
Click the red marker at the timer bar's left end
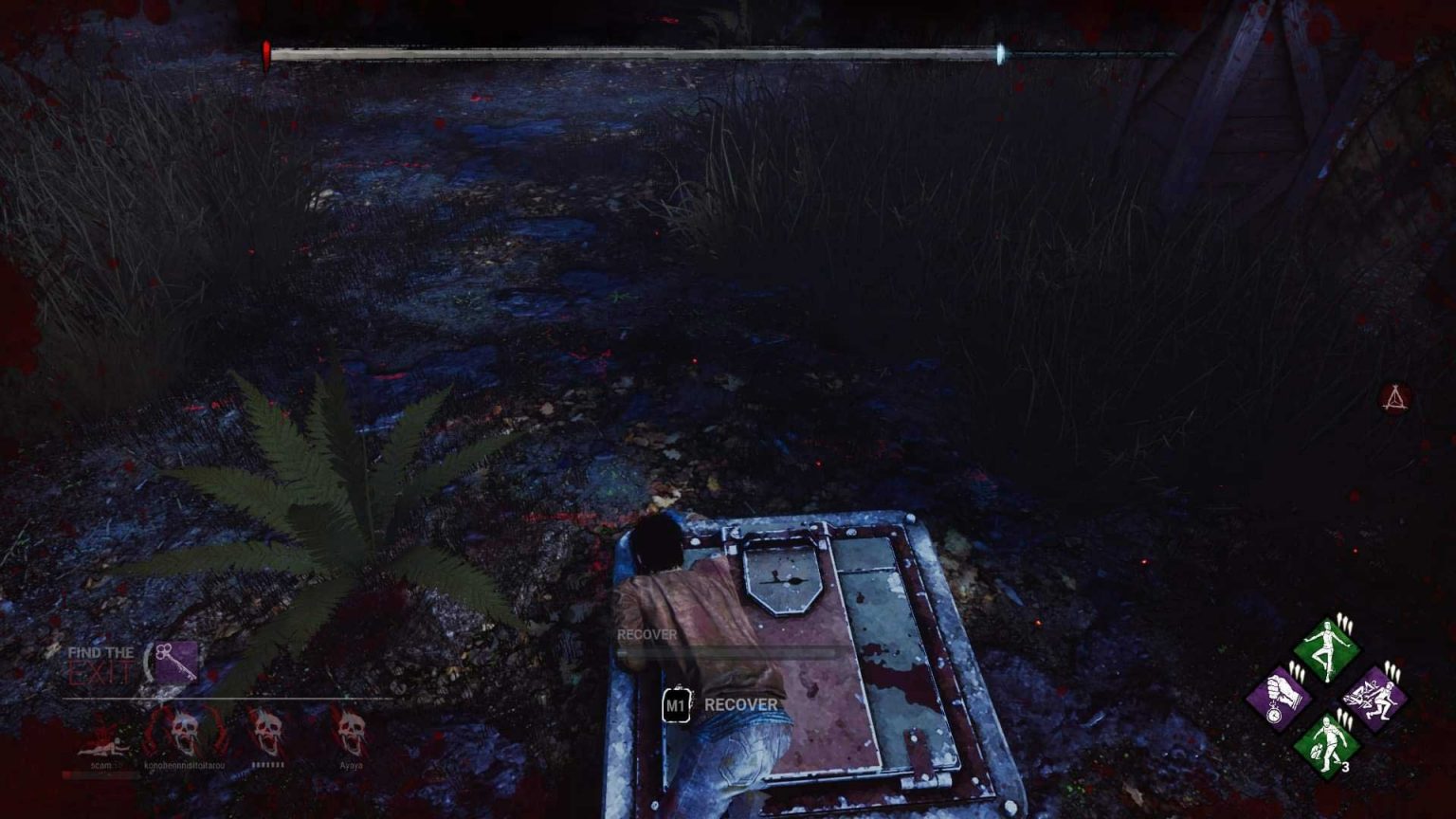click(x=267, y=50)
